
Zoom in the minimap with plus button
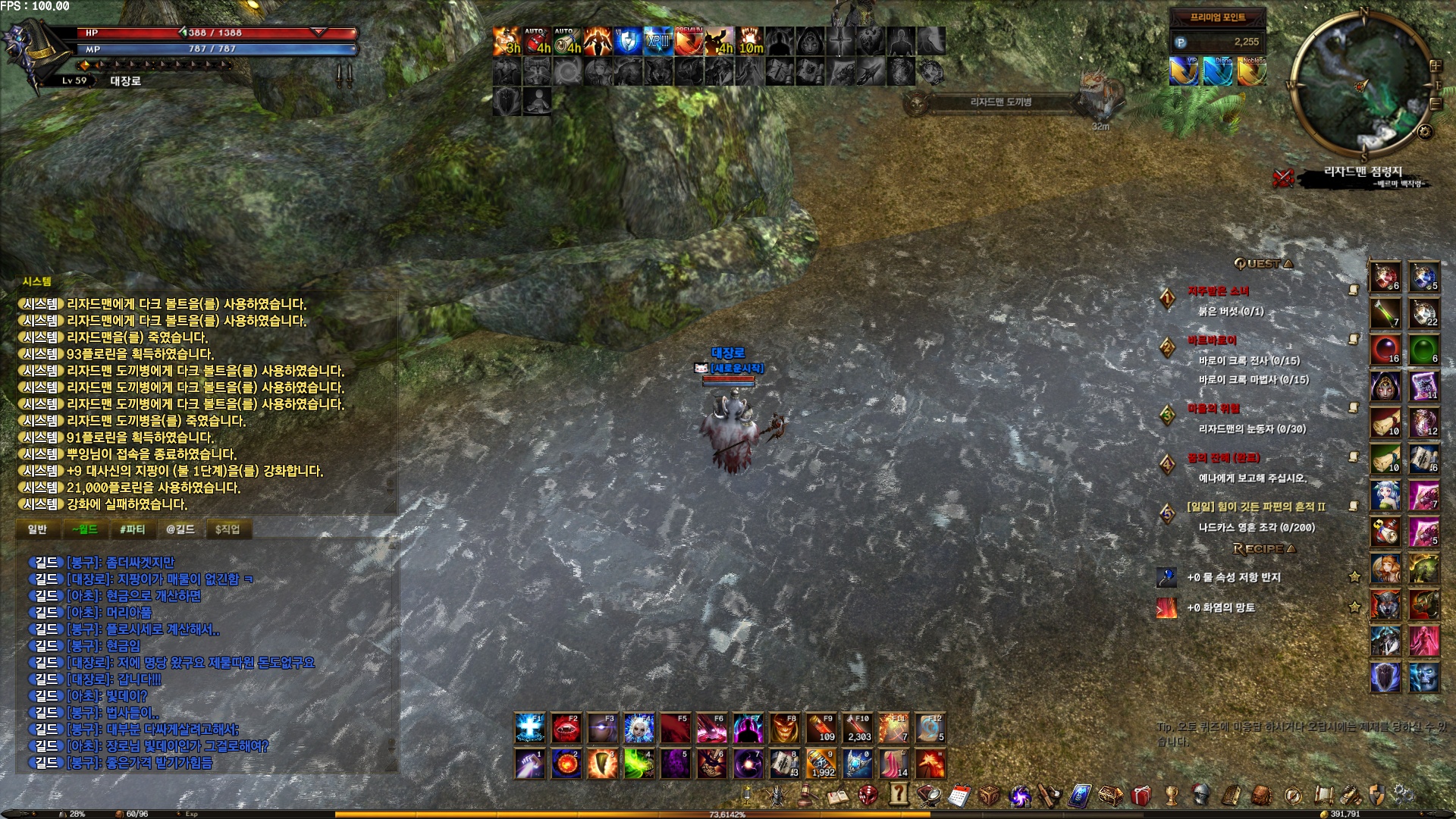coord(1435,66)
